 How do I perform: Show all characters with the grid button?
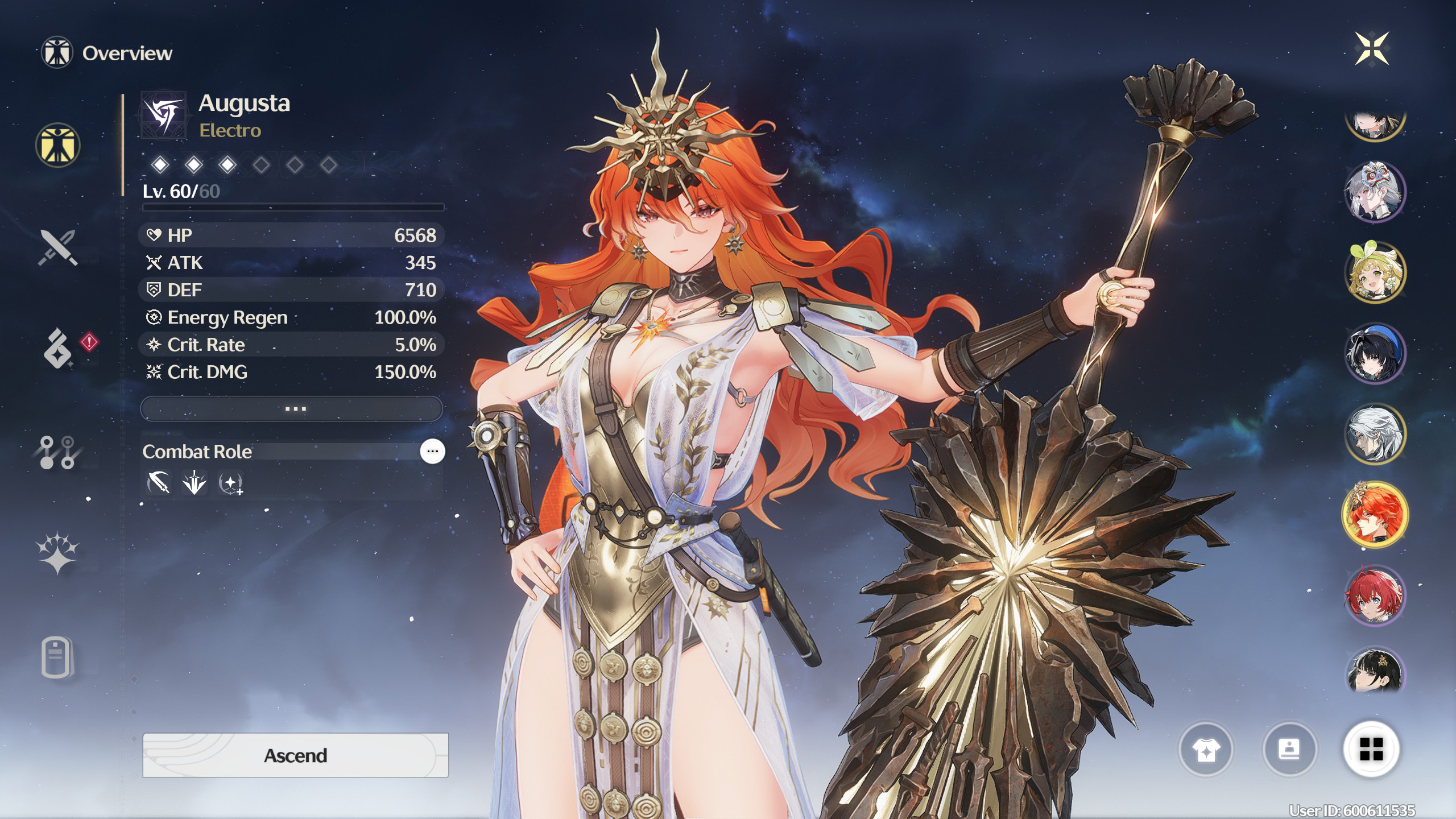[1371, 750]
